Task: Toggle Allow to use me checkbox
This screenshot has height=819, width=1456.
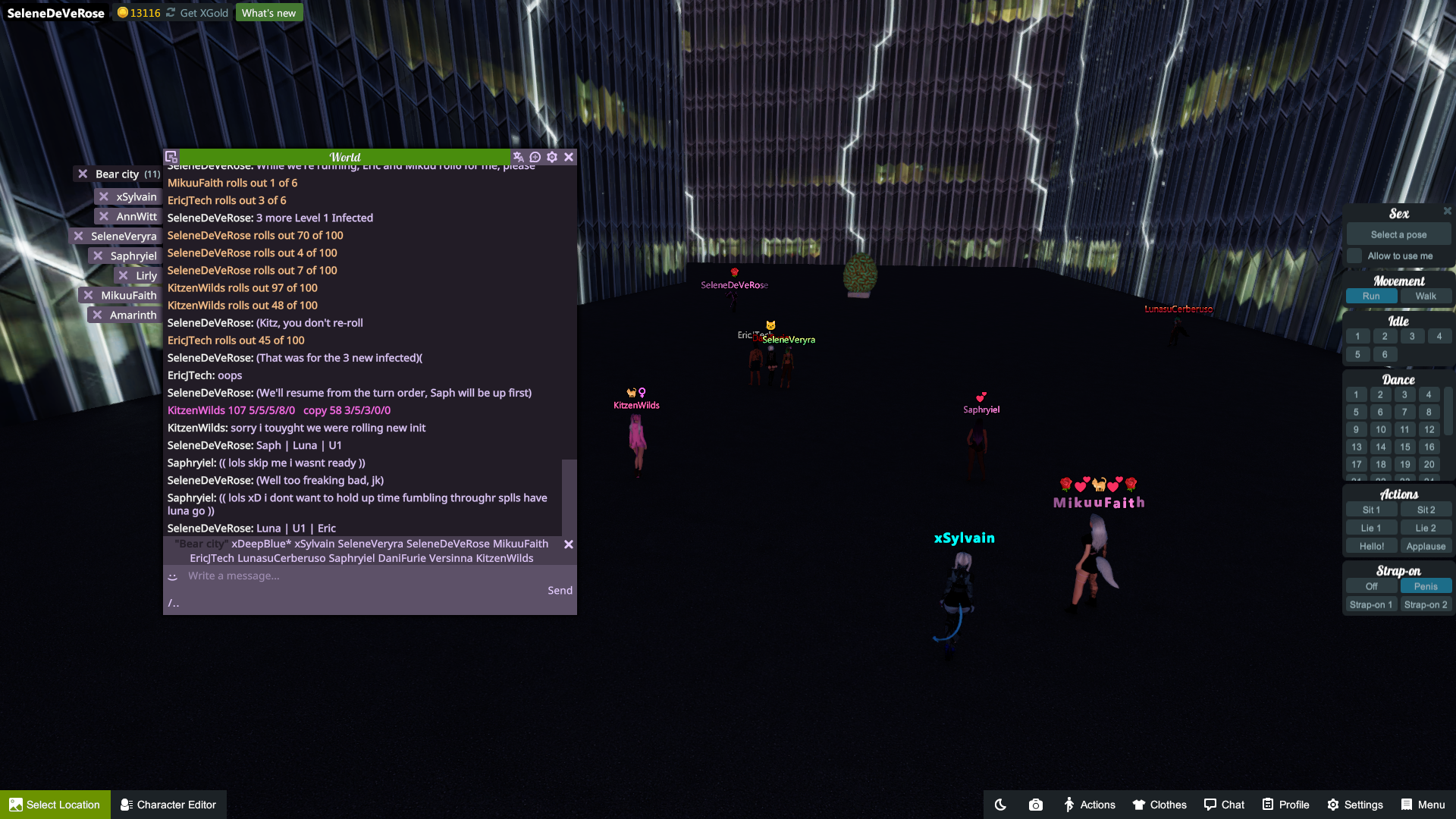Action: [1354, 256]
